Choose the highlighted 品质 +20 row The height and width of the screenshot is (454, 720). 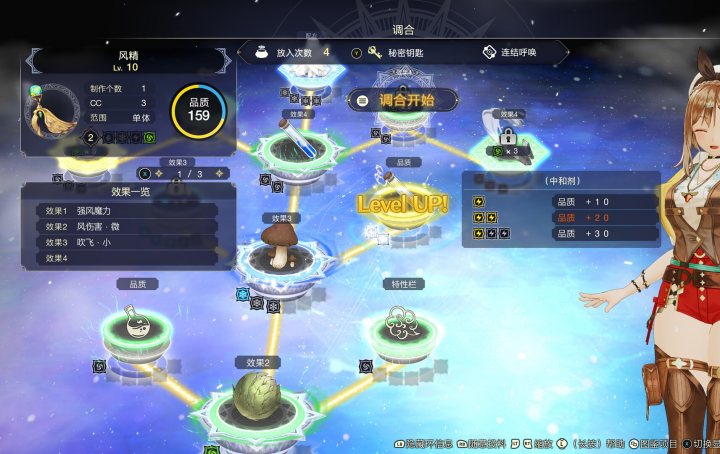point(561,217)
